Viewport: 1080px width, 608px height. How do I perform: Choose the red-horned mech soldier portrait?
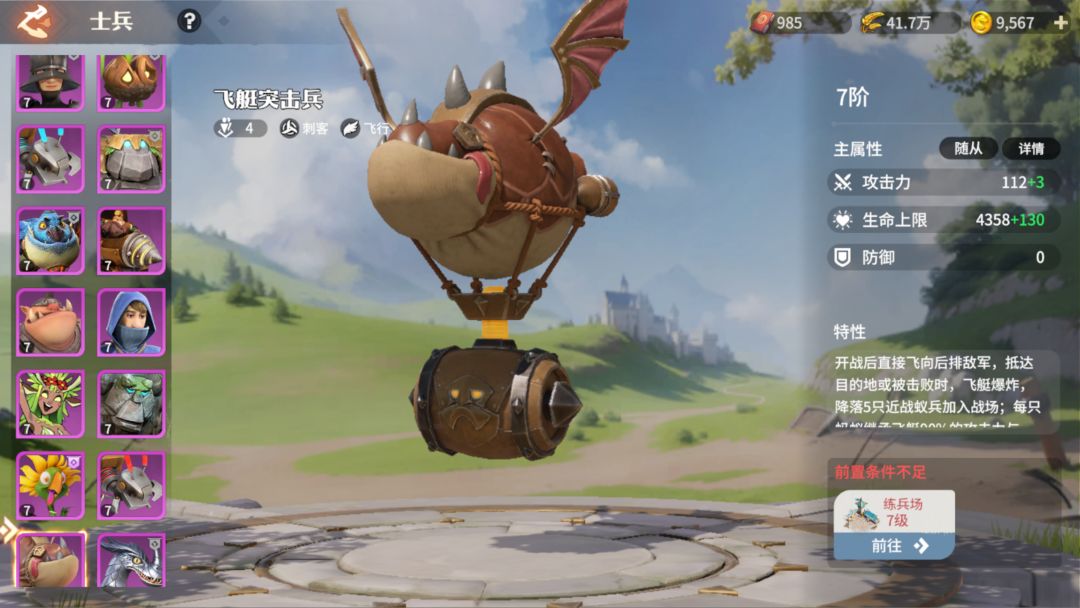coord(131,485)
